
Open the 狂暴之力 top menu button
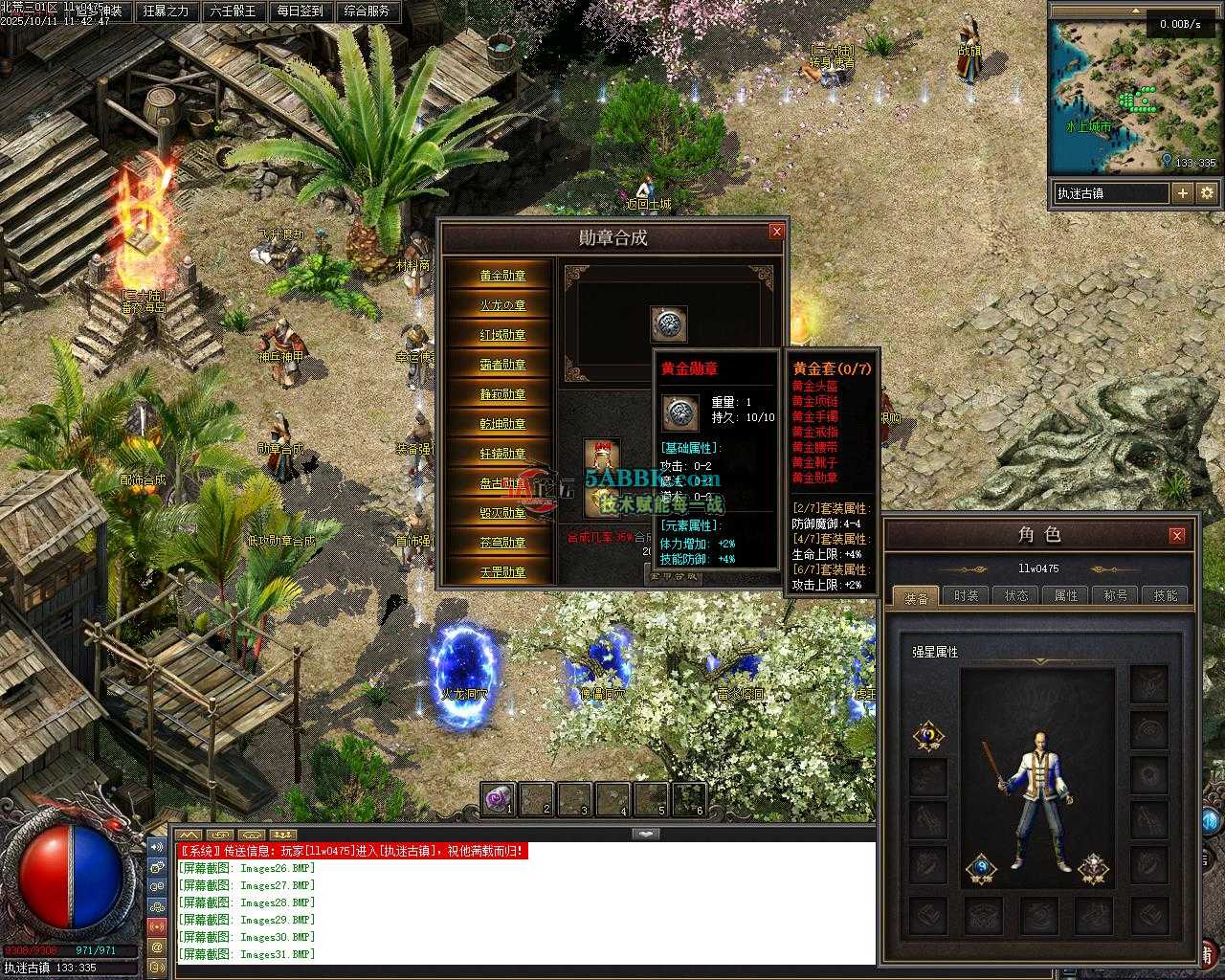(x=166, y=11)
